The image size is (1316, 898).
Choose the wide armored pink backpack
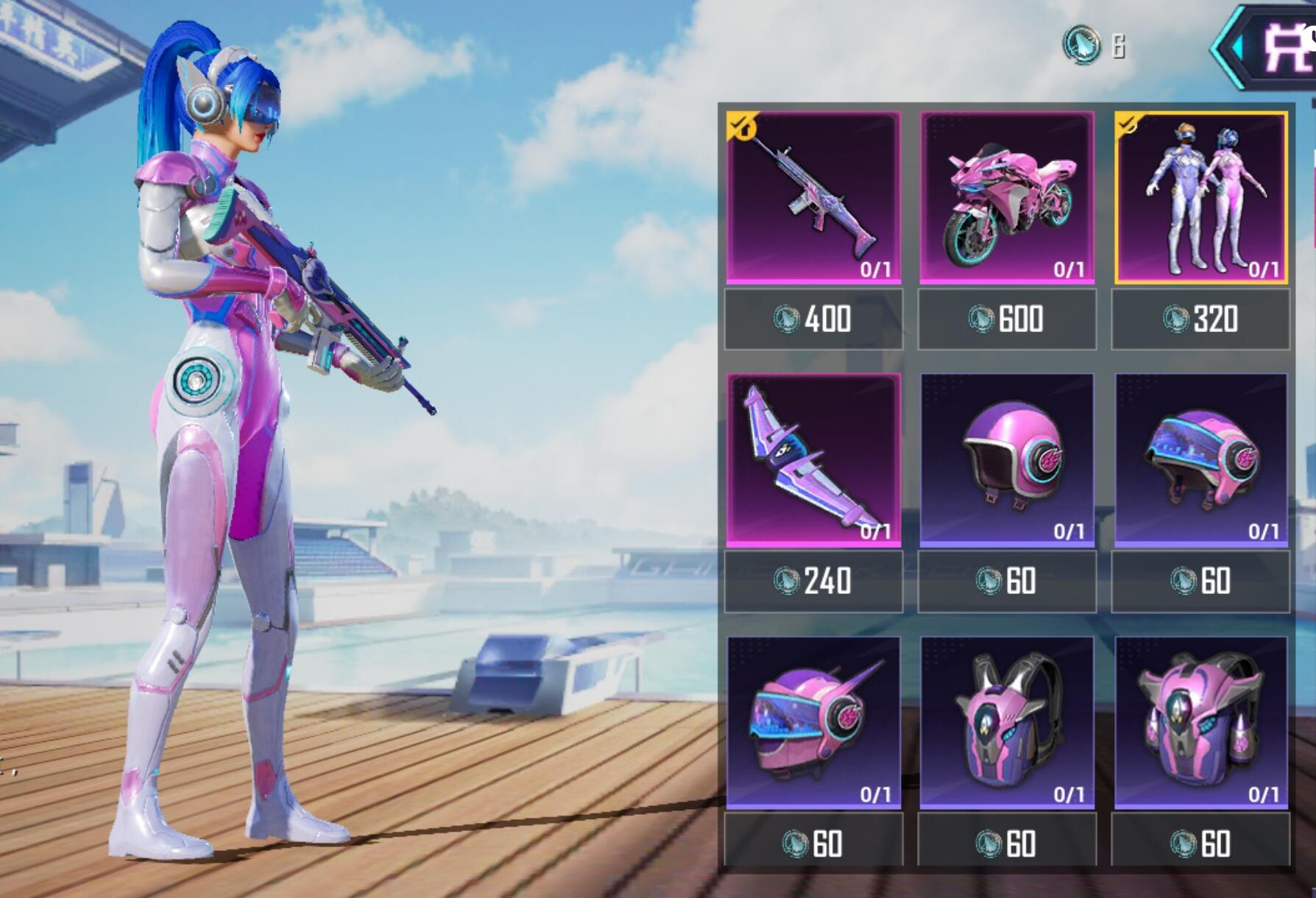tap(1201, 723)
